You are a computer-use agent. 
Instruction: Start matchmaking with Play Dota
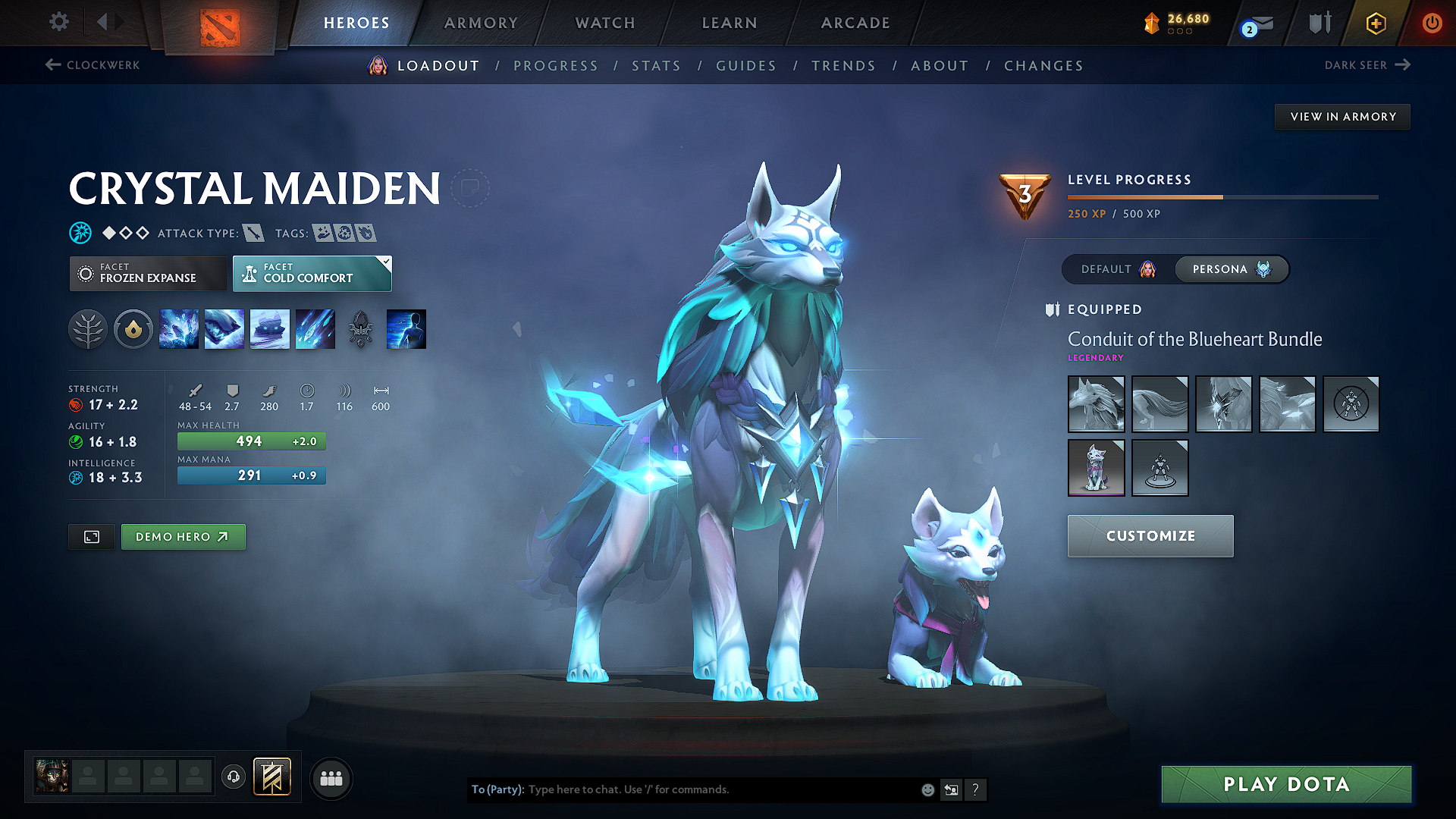coord(1286,784)
